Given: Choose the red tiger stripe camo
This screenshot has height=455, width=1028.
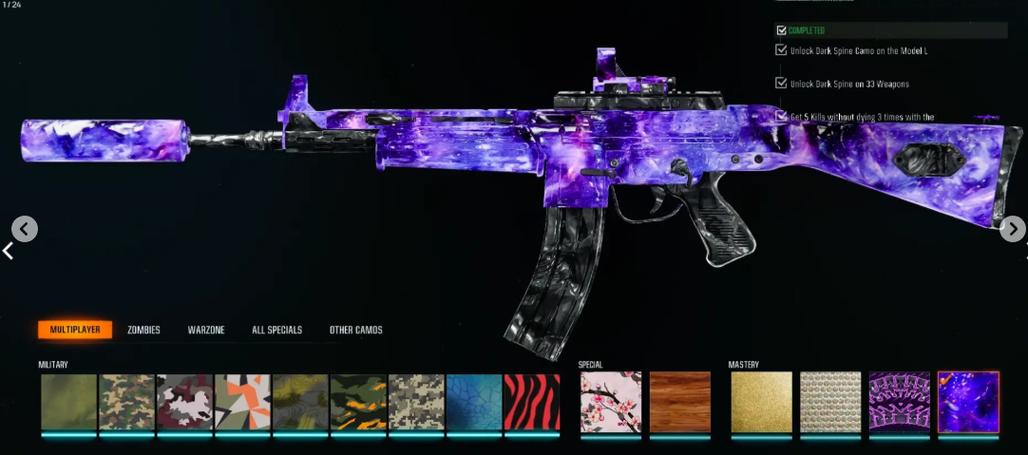Looking at the screenshot, I should click(x=532, y=403).
